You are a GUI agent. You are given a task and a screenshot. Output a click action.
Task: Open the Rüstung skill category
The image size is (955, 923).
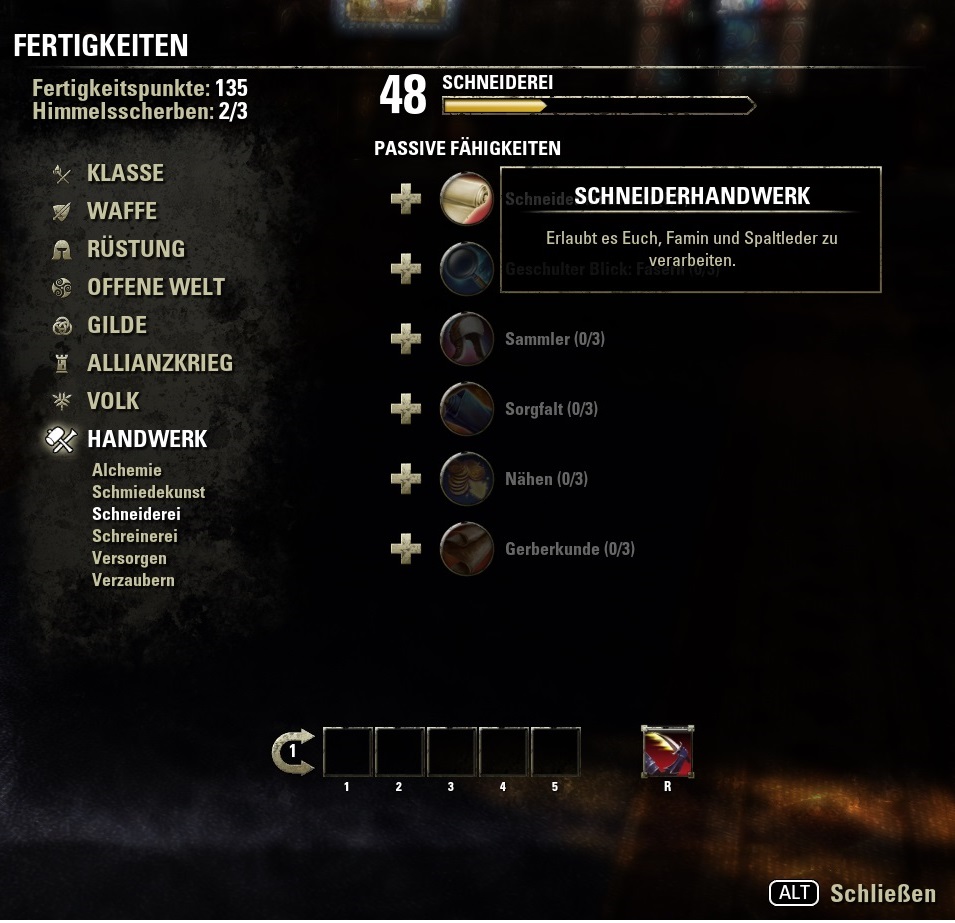(x=136, y=249)
